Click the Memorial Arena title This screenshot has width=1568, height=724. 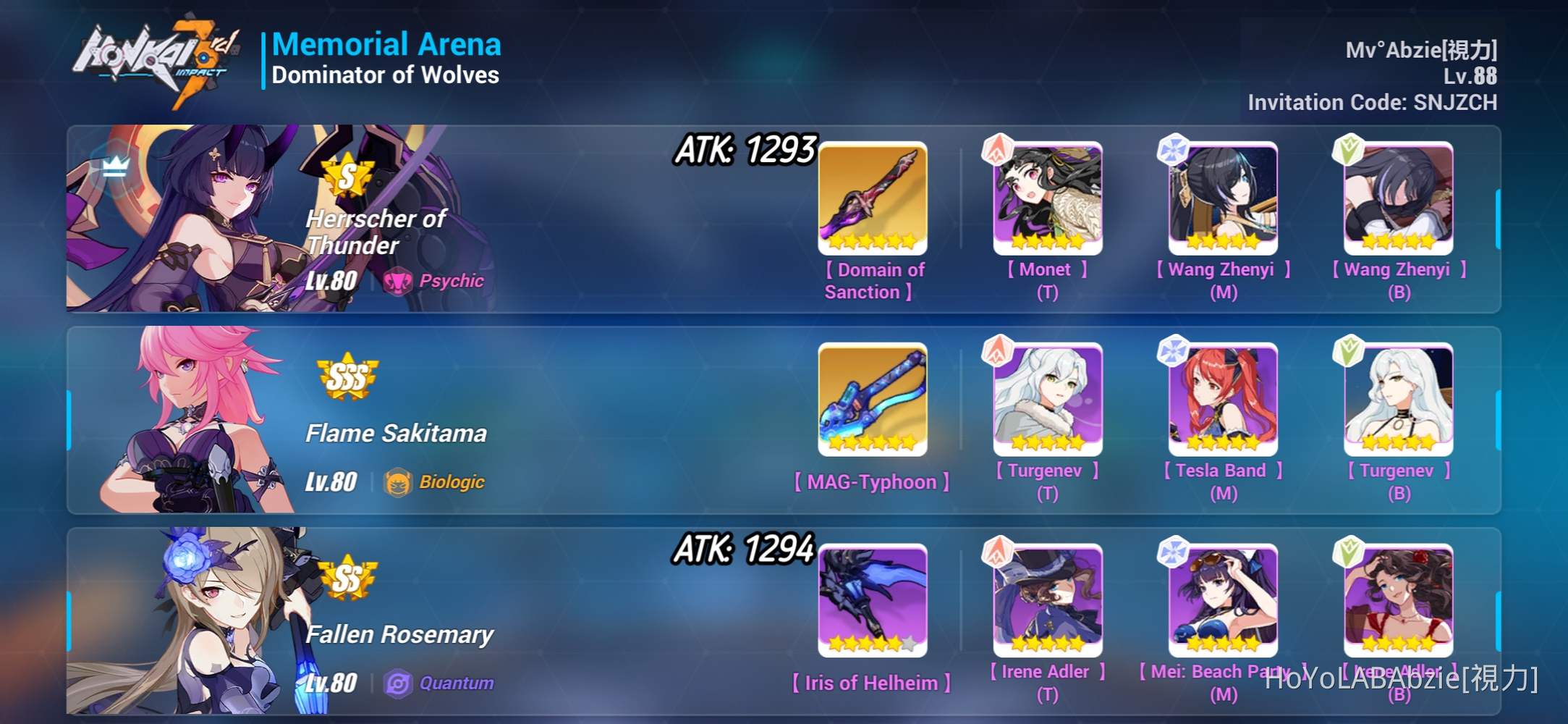(x=388, y=43)
